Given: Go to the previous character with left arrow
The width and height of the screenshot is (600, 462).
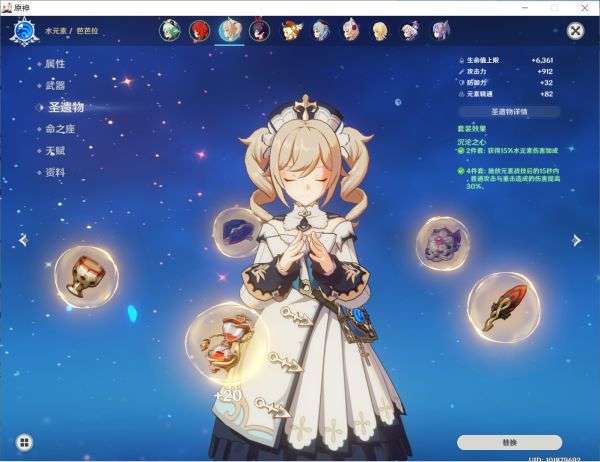Looking at the screenshot, I should coord(24,240).
